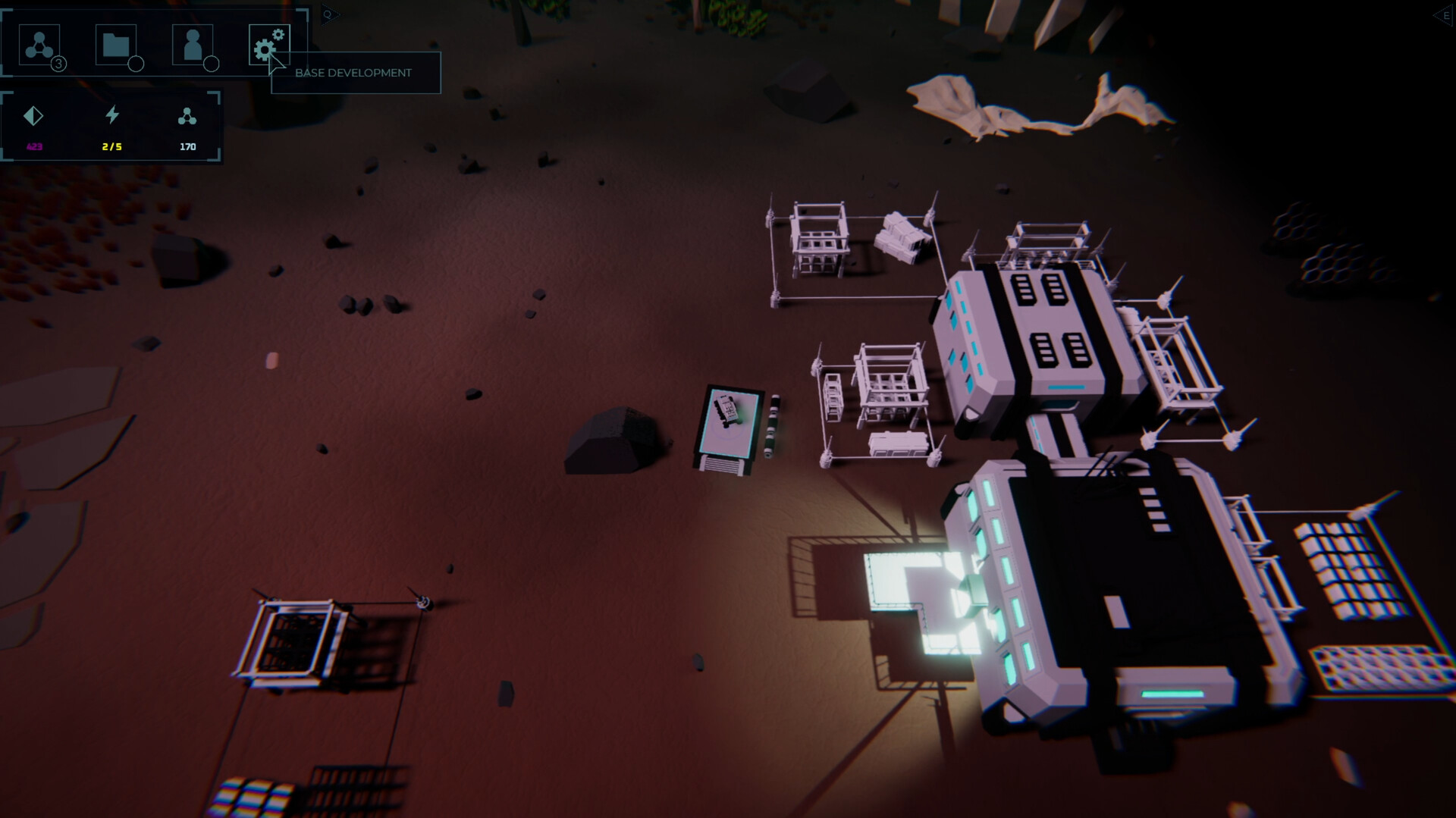
Task: Click the lightning energy icon above the 2/5 counter
Action: [x=111, y=115]
